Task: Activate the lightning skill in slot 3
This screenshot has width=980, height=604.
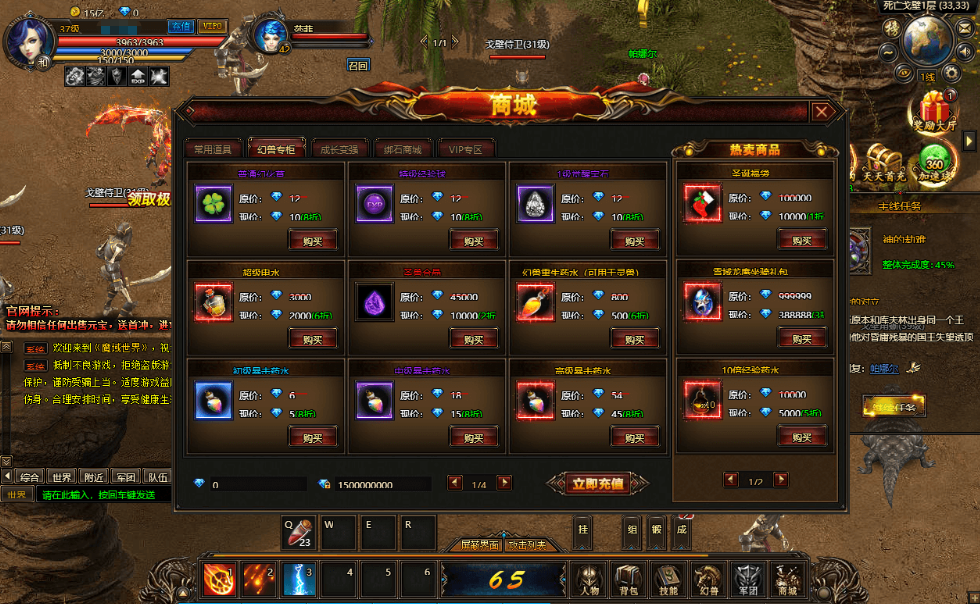Action: point(299,579)
